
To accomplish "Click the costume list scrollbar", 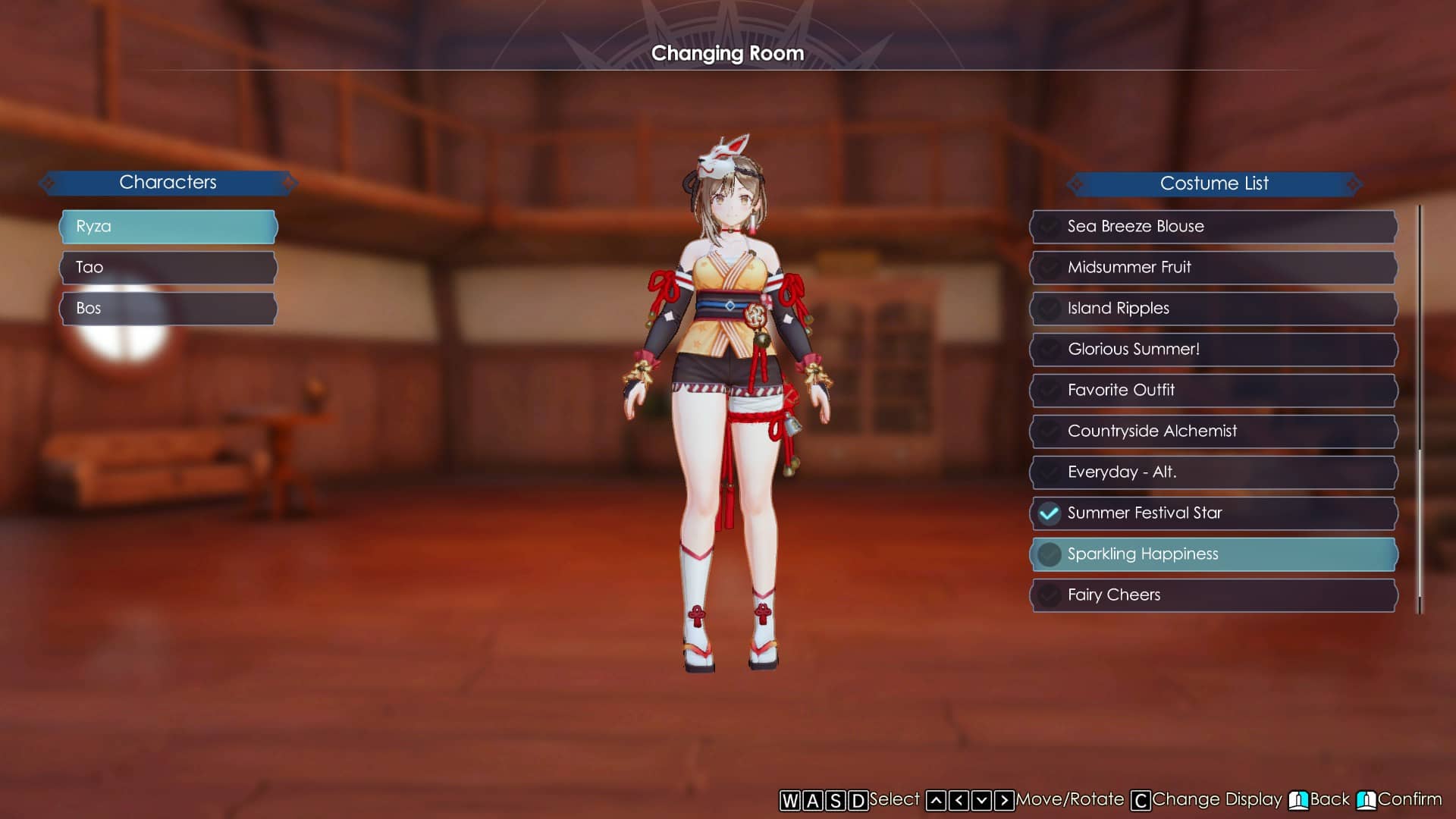I will 1420,531.
